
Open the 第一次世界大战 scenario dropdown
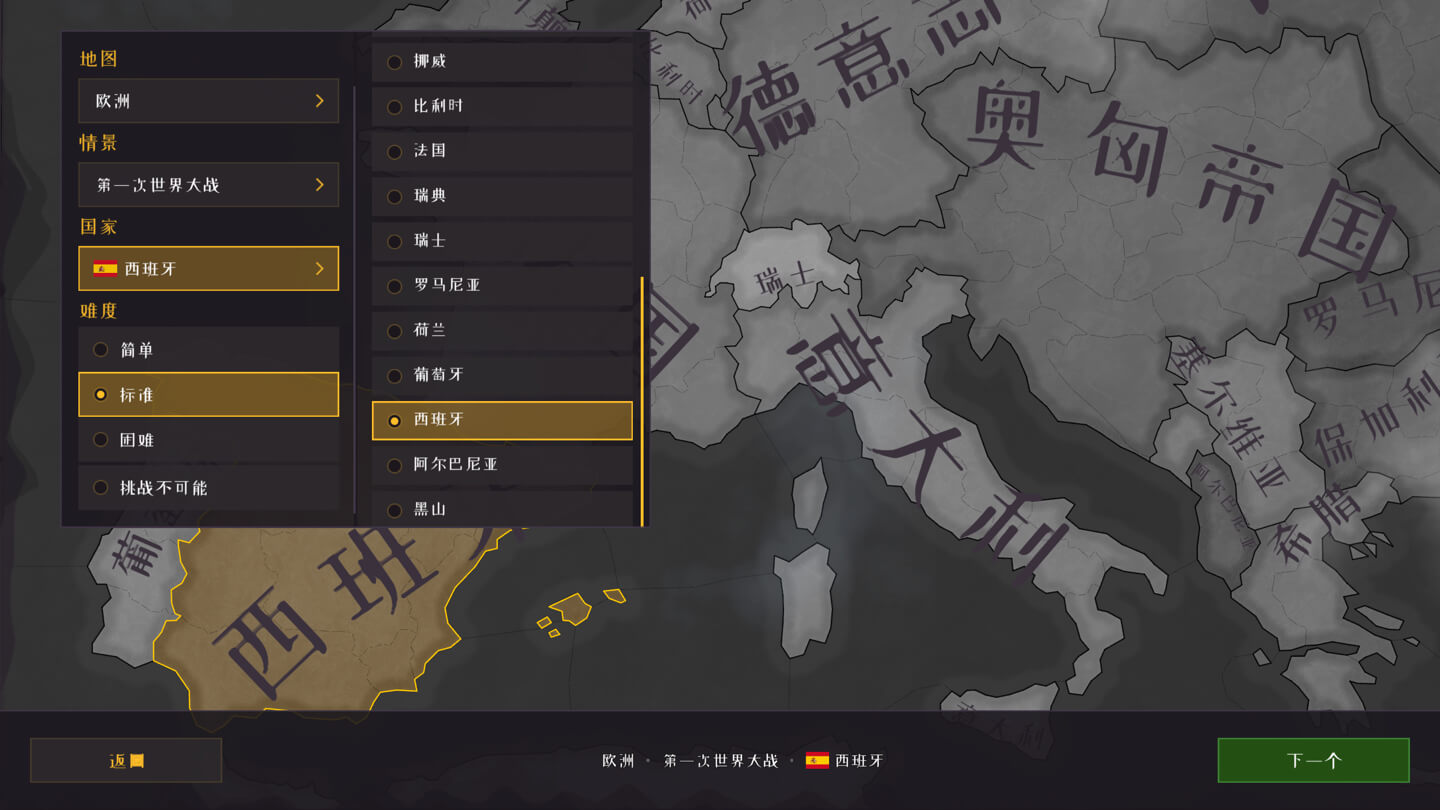(x=208, y=184)
